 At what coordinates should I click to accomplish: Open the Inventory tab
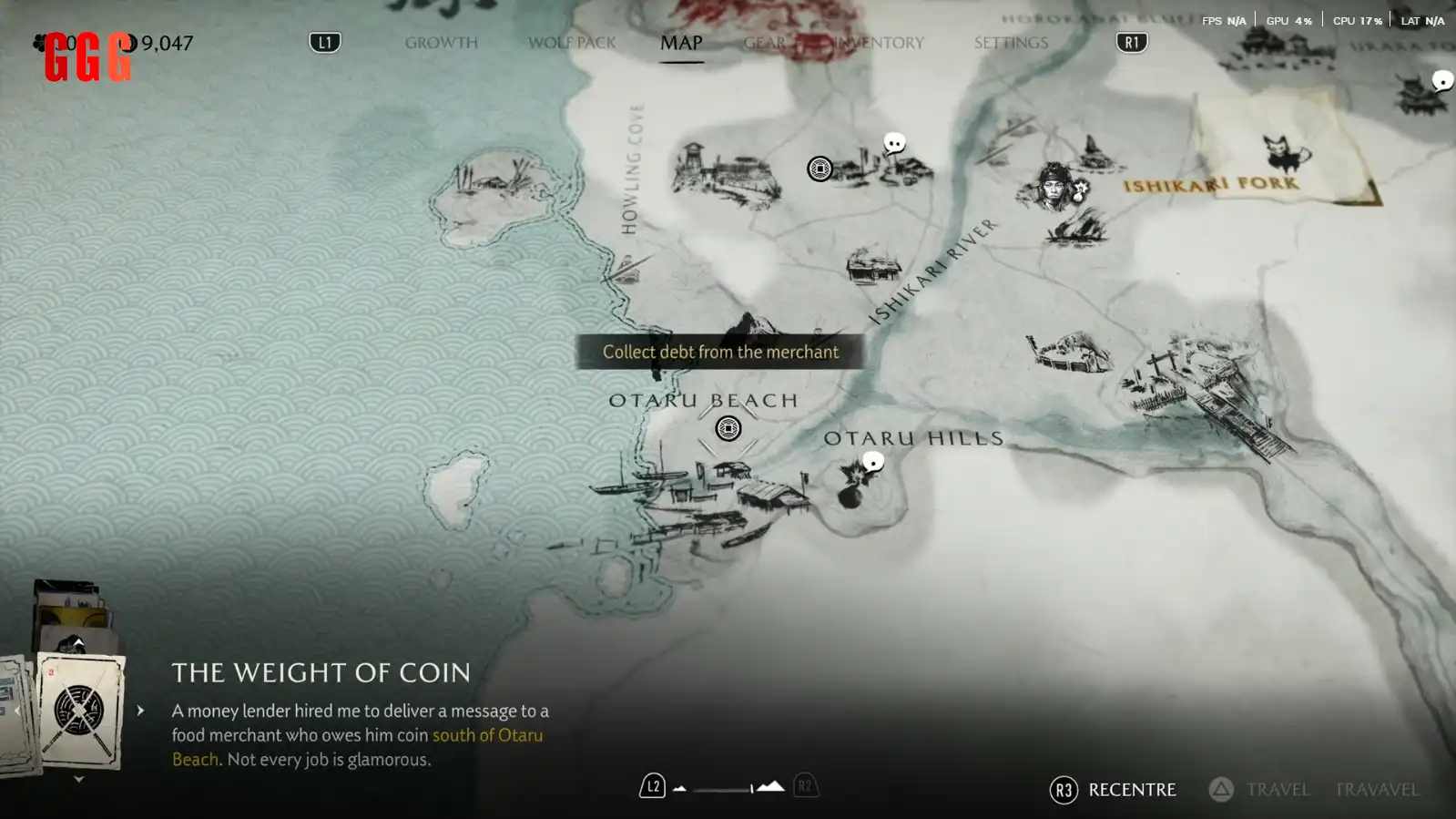tap(880, 43)
